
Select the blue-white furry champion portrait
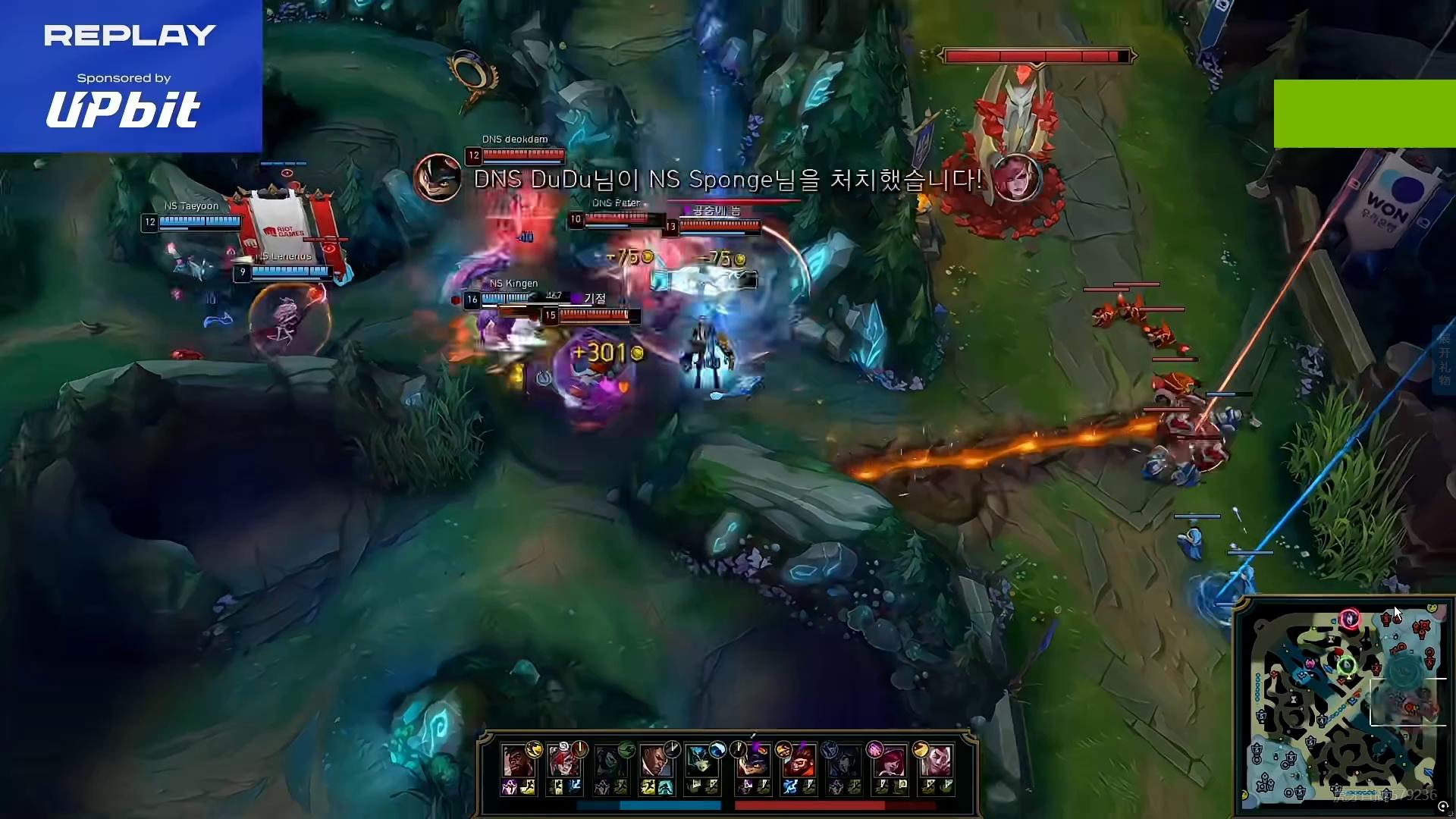pyautogui.click(x=700, y=760)
